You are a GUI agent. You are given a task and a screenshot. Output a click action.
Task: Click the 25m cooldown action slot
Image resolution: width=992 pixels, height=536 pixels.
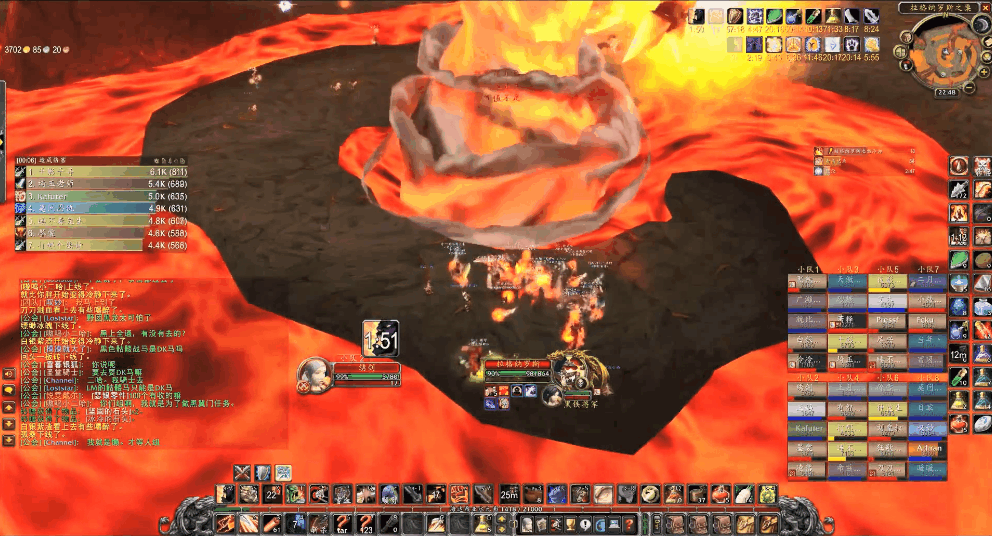pyautogui.click(x=510, y=494)
